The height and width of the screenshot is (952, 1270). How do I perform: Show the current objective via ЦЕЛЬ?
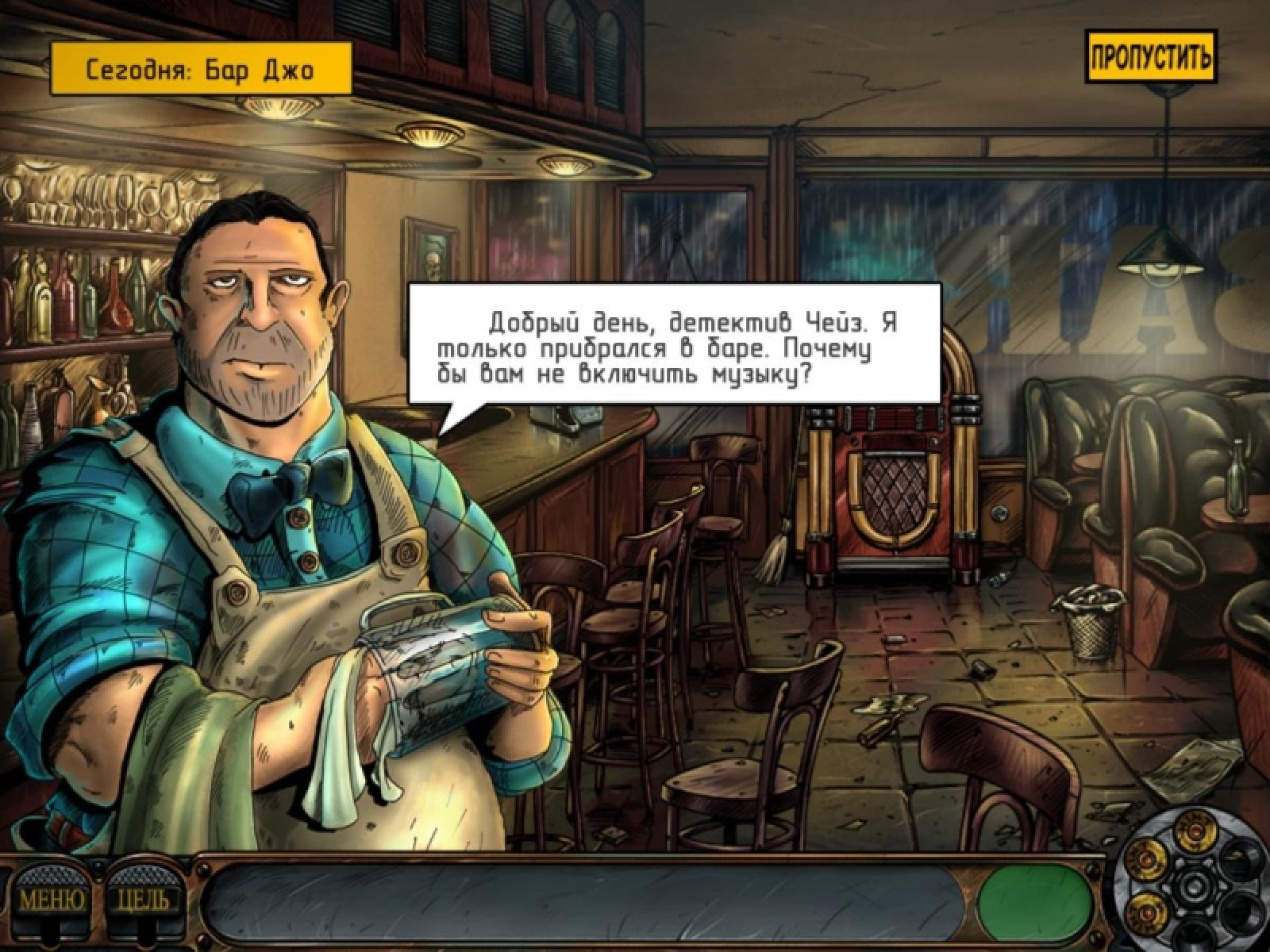[x=143, y=900]
